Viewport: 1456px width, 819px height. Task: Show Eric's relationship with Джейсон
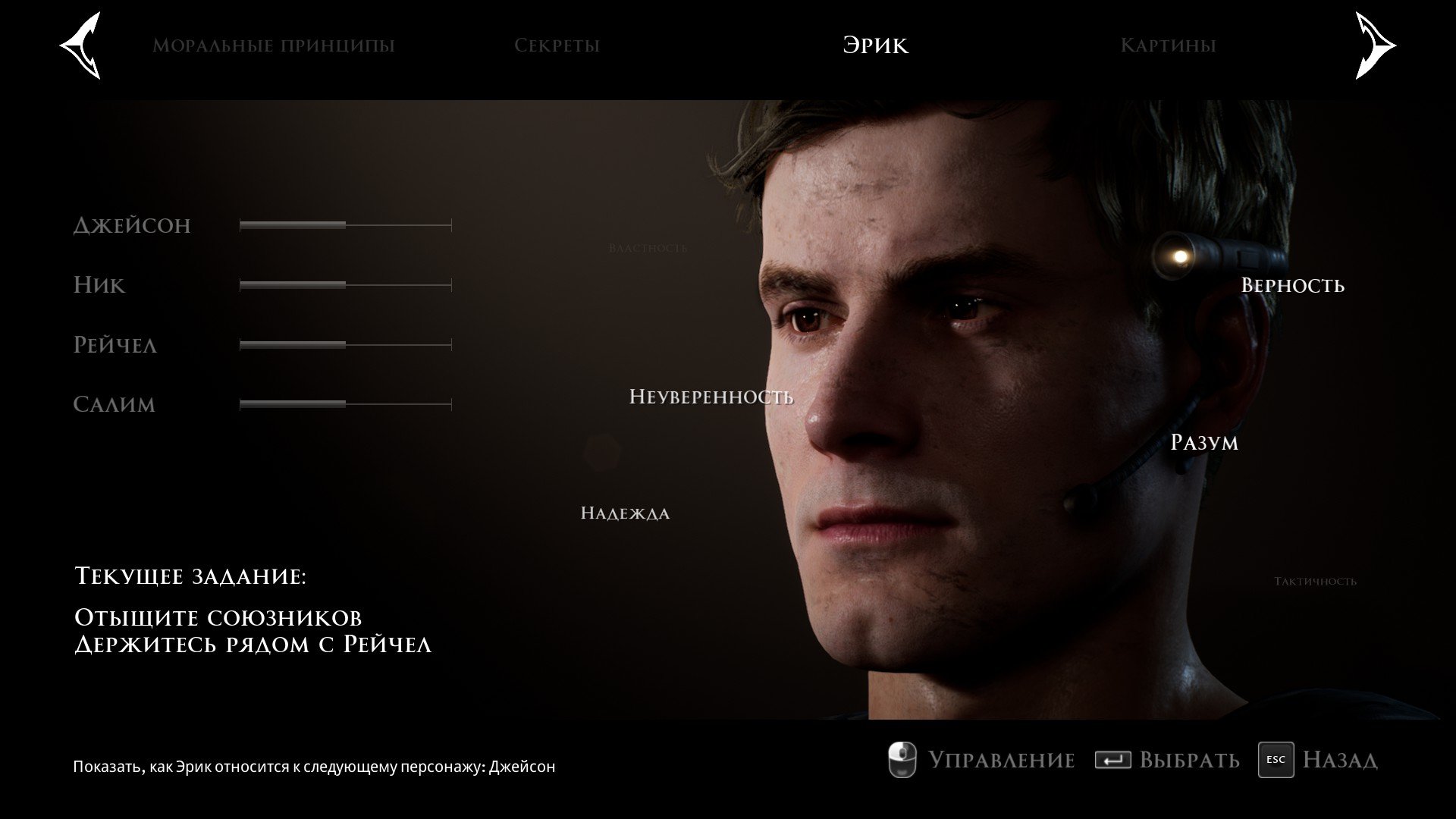(132, 225)
